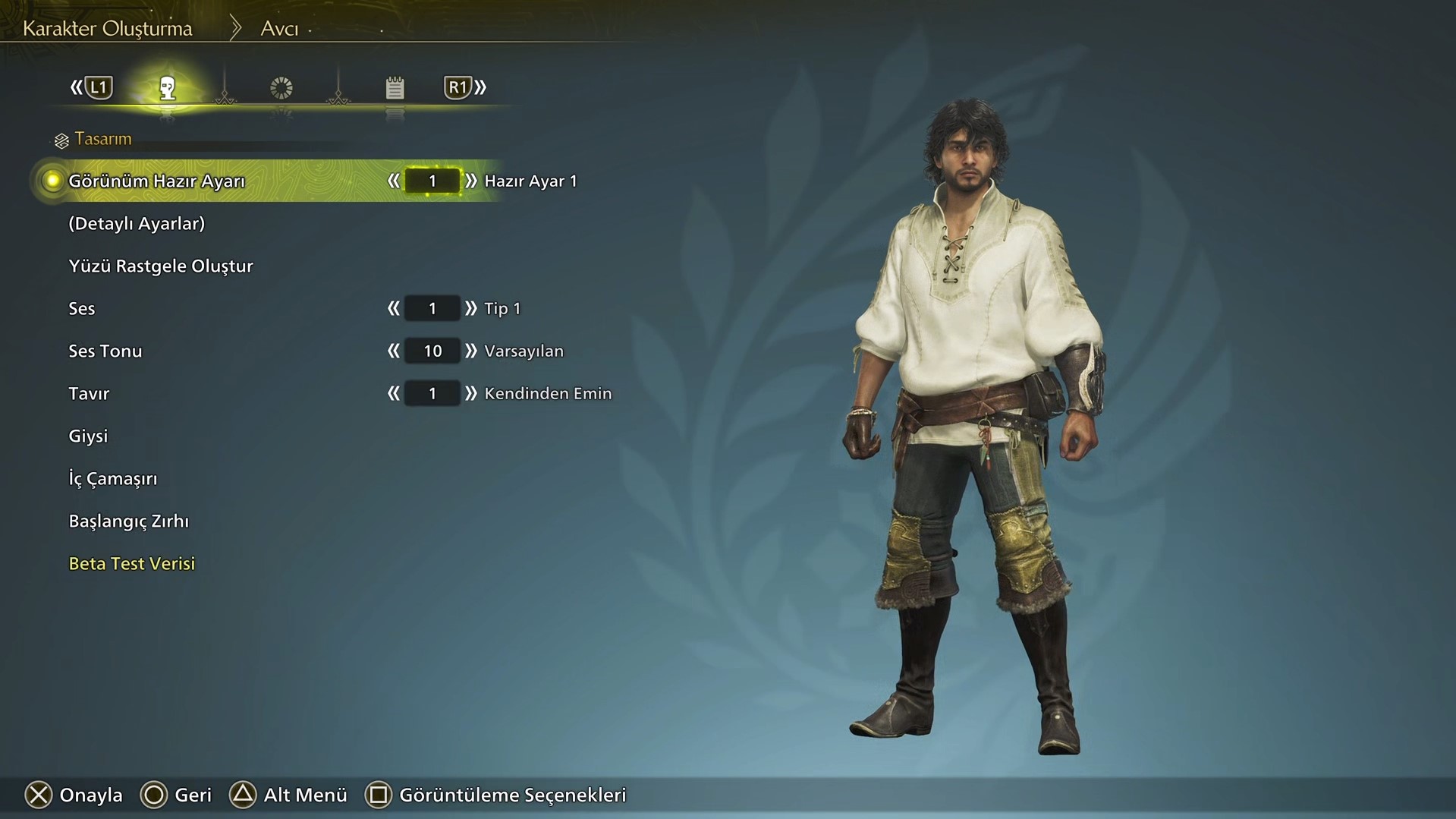The height and width of the screenshot is (819, 1456).
Task: Click right arrow of Görünüm Hazır Ayarı
Action: click(x=471, y=181)
